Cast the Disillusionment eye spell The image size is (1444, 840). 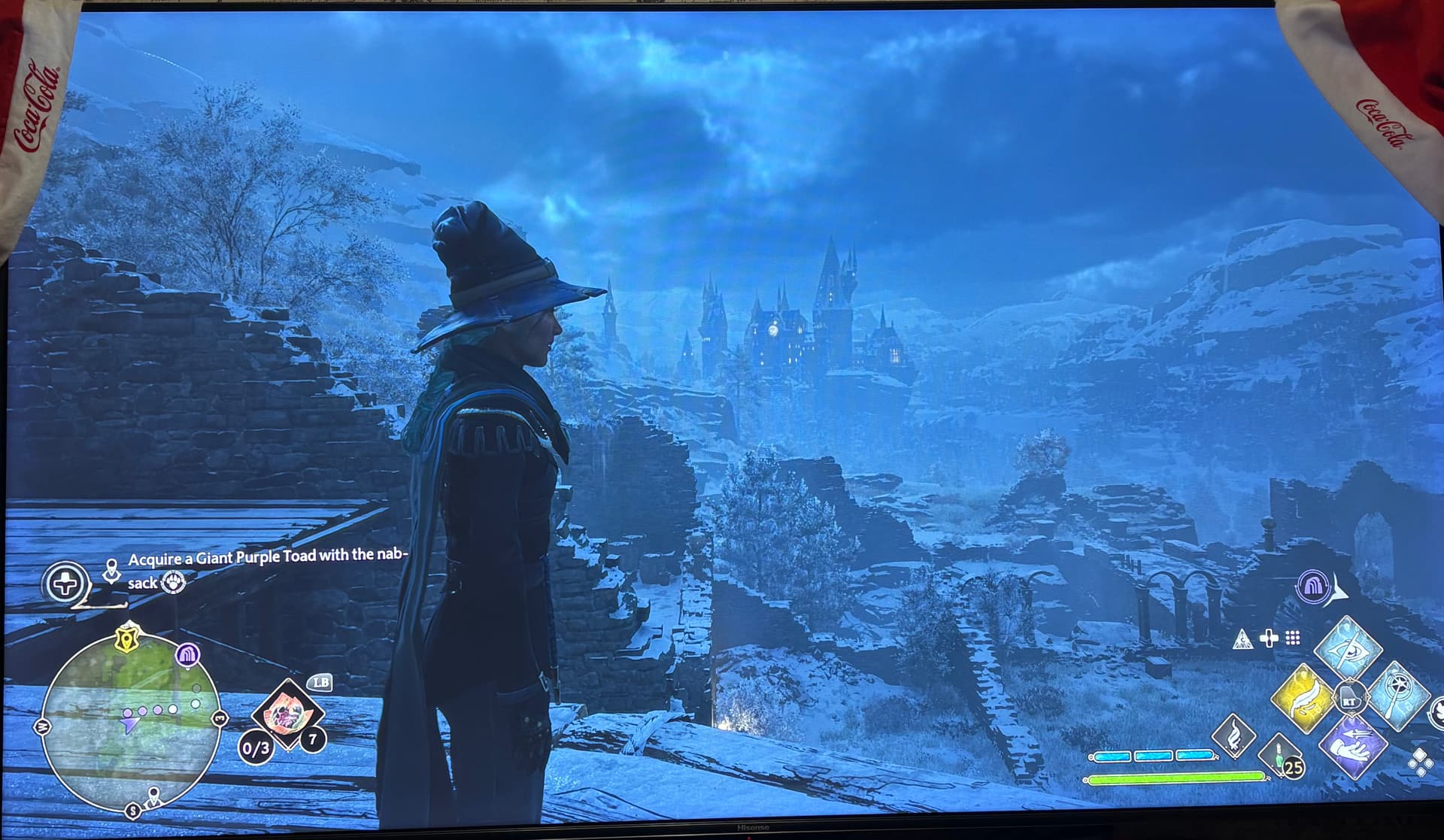coord(1348,648)
